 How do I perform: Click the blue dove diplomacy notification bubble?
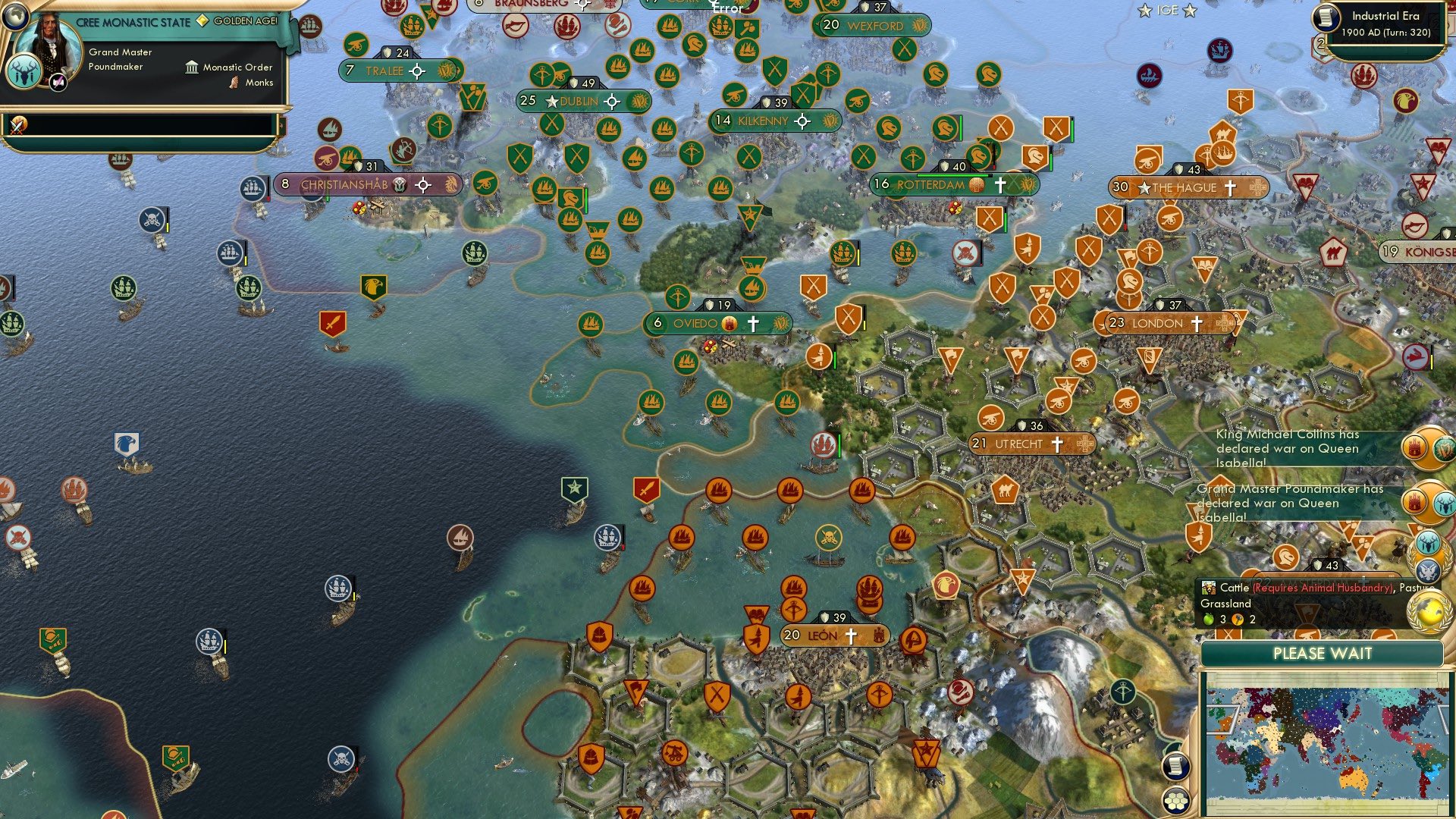pos(1427,570)
